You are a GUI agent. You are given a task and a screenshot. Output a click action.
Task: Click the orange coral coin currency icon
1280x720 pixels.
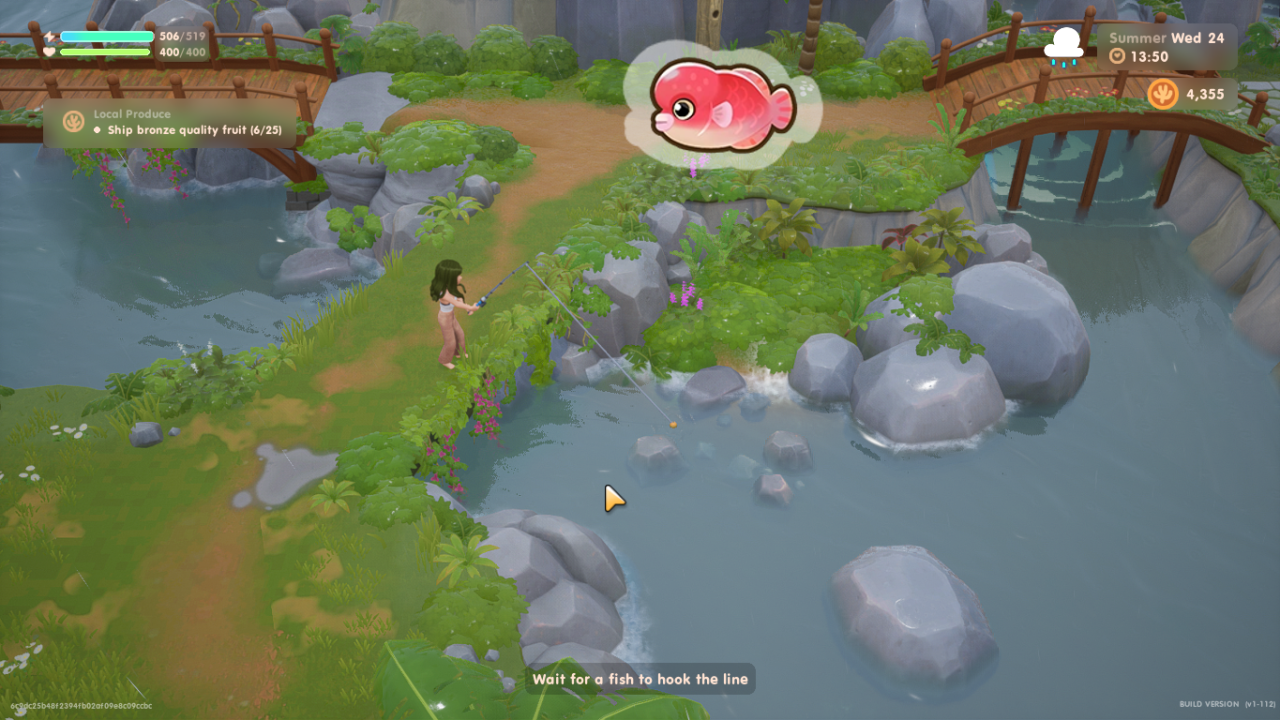(1163, 95)
